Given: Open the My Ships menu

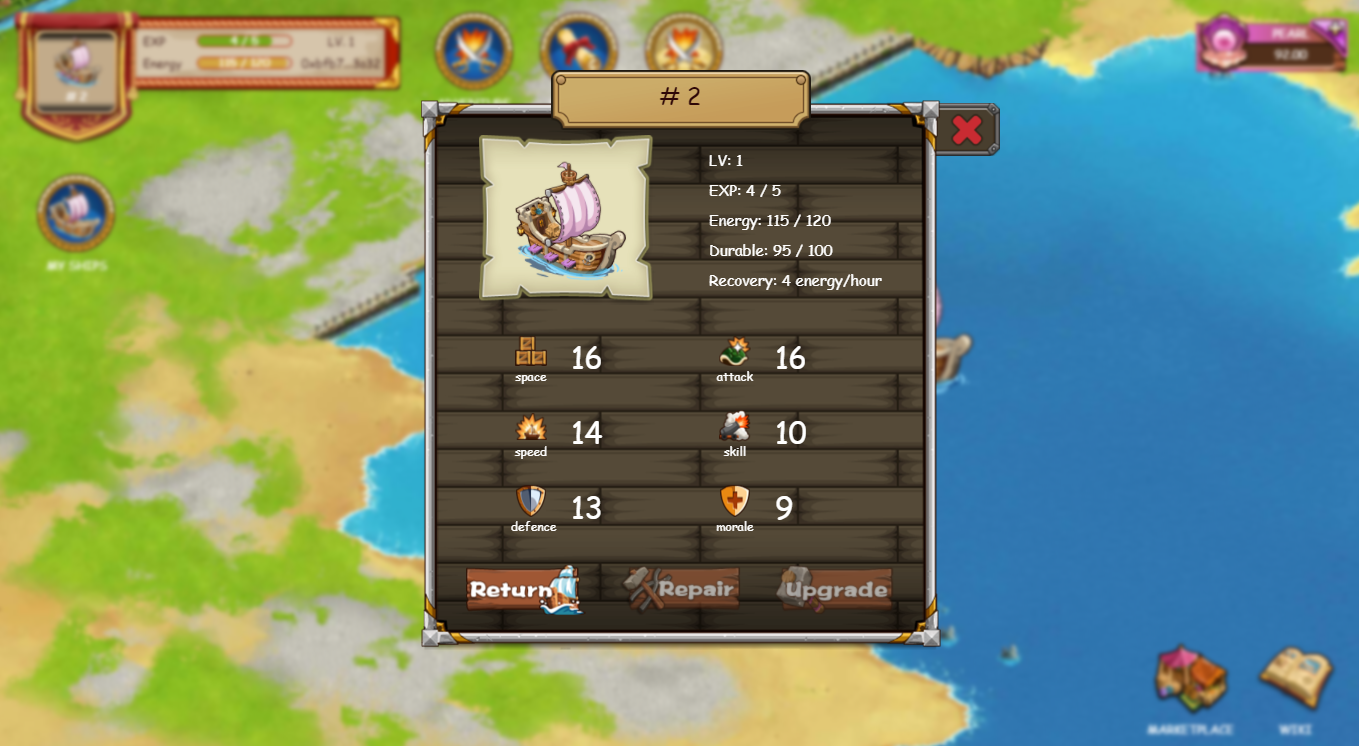Looking at the screenshot, I should (76, 213).
